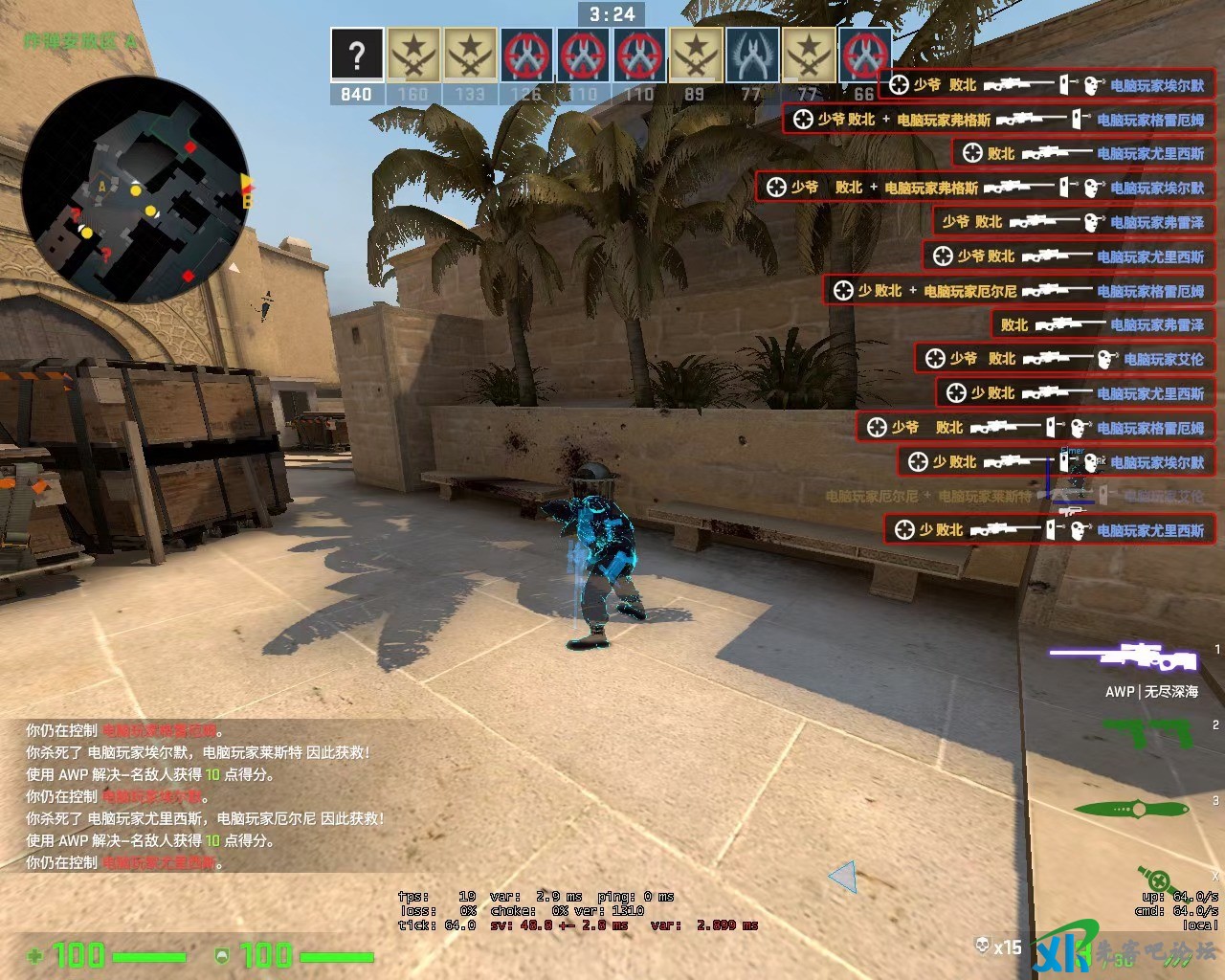Switch to the AWP sniper rifle slot

click(1124, 657)
